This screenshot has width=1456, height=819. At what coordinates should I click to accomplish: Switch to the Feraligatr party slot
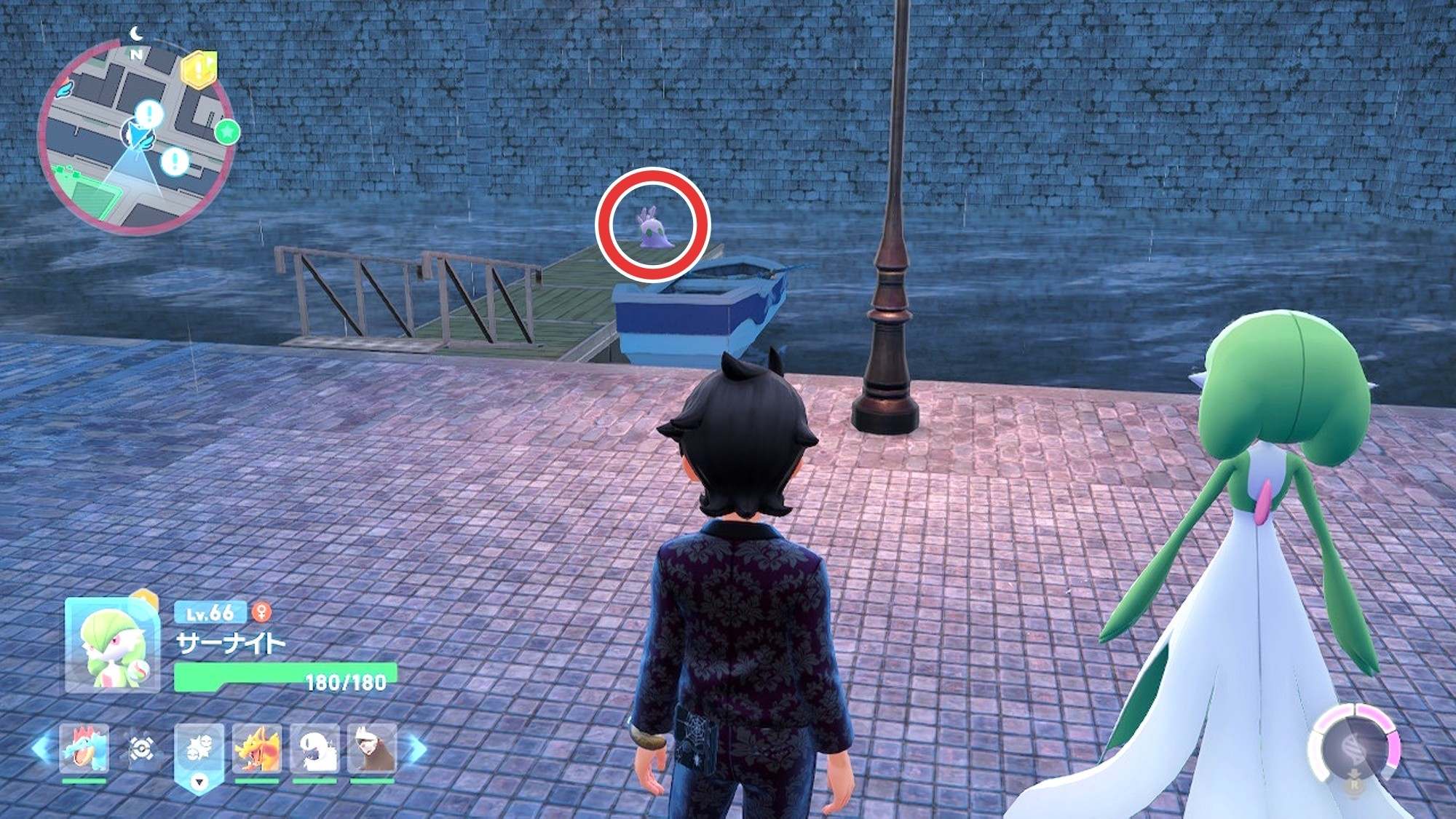[x=84, y=748]
